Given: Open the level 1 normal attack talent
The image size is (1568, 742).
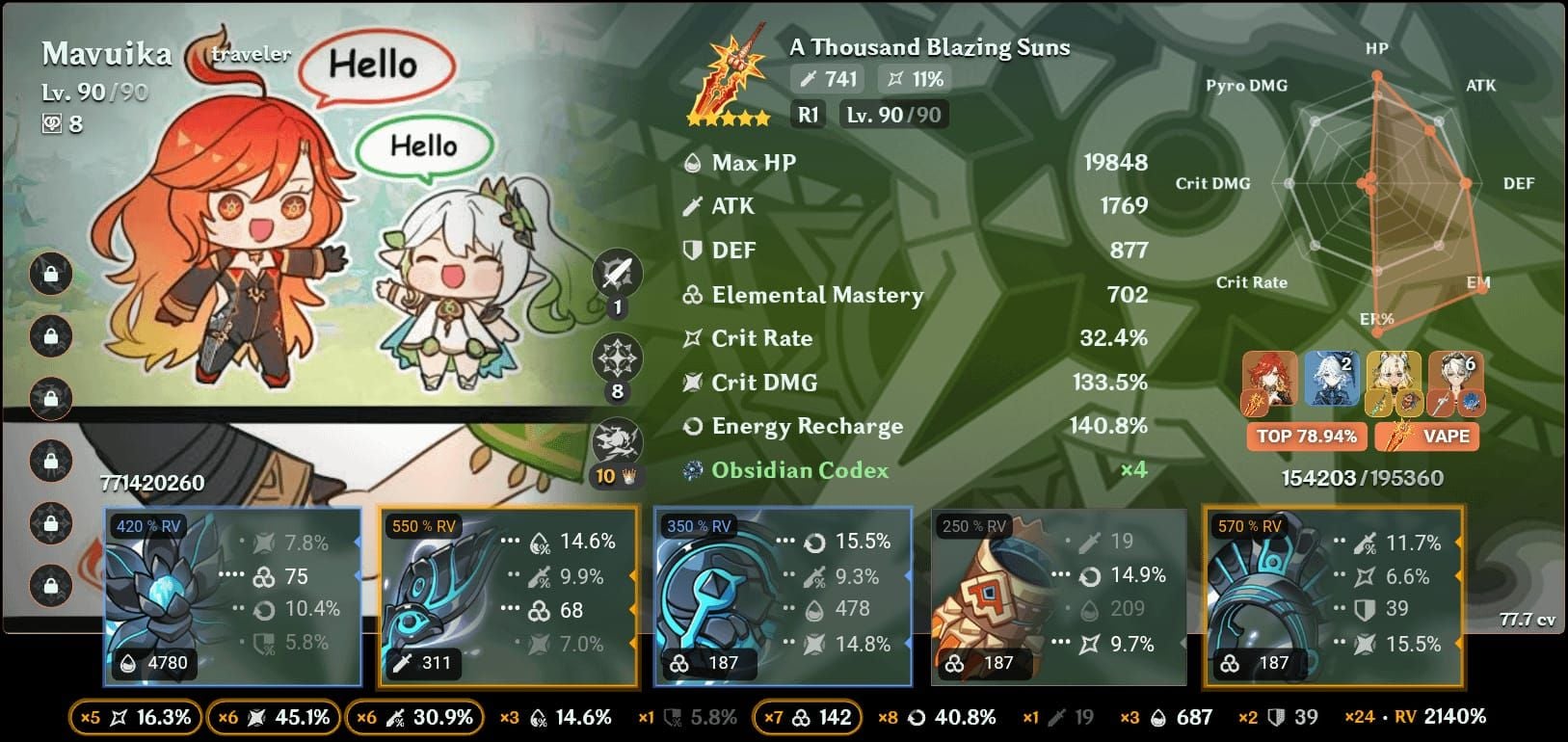Looking at the screenshot, I should (x=617, y=277).
